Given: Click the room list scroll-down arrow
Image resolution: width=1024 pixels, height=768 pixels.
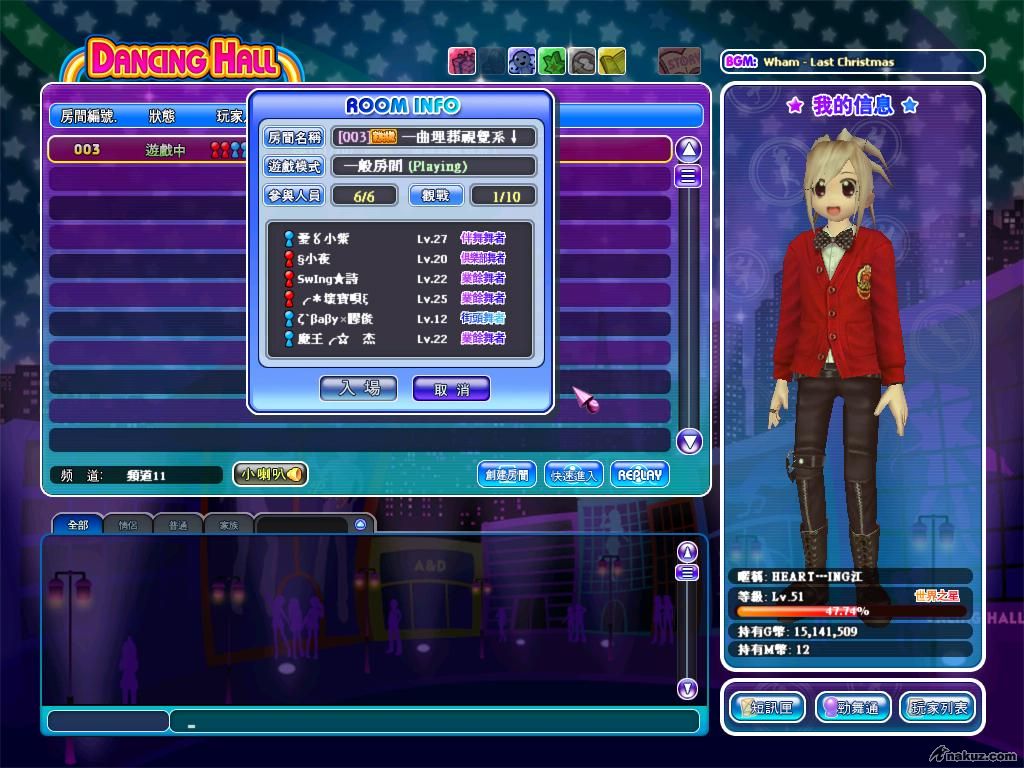Looking at the screenshot, I should [689, 441].
